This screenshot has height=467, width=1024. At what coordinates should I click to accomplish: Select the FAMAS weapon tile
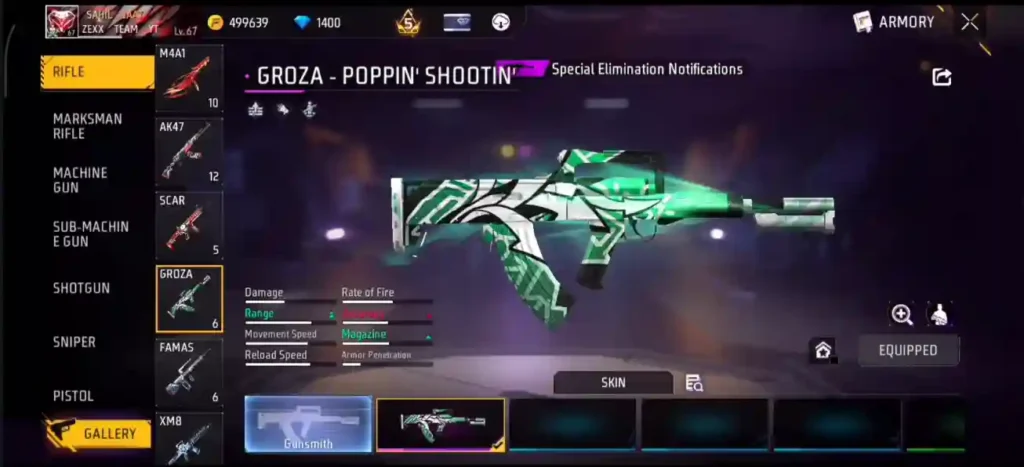click(x=189, y=372)
